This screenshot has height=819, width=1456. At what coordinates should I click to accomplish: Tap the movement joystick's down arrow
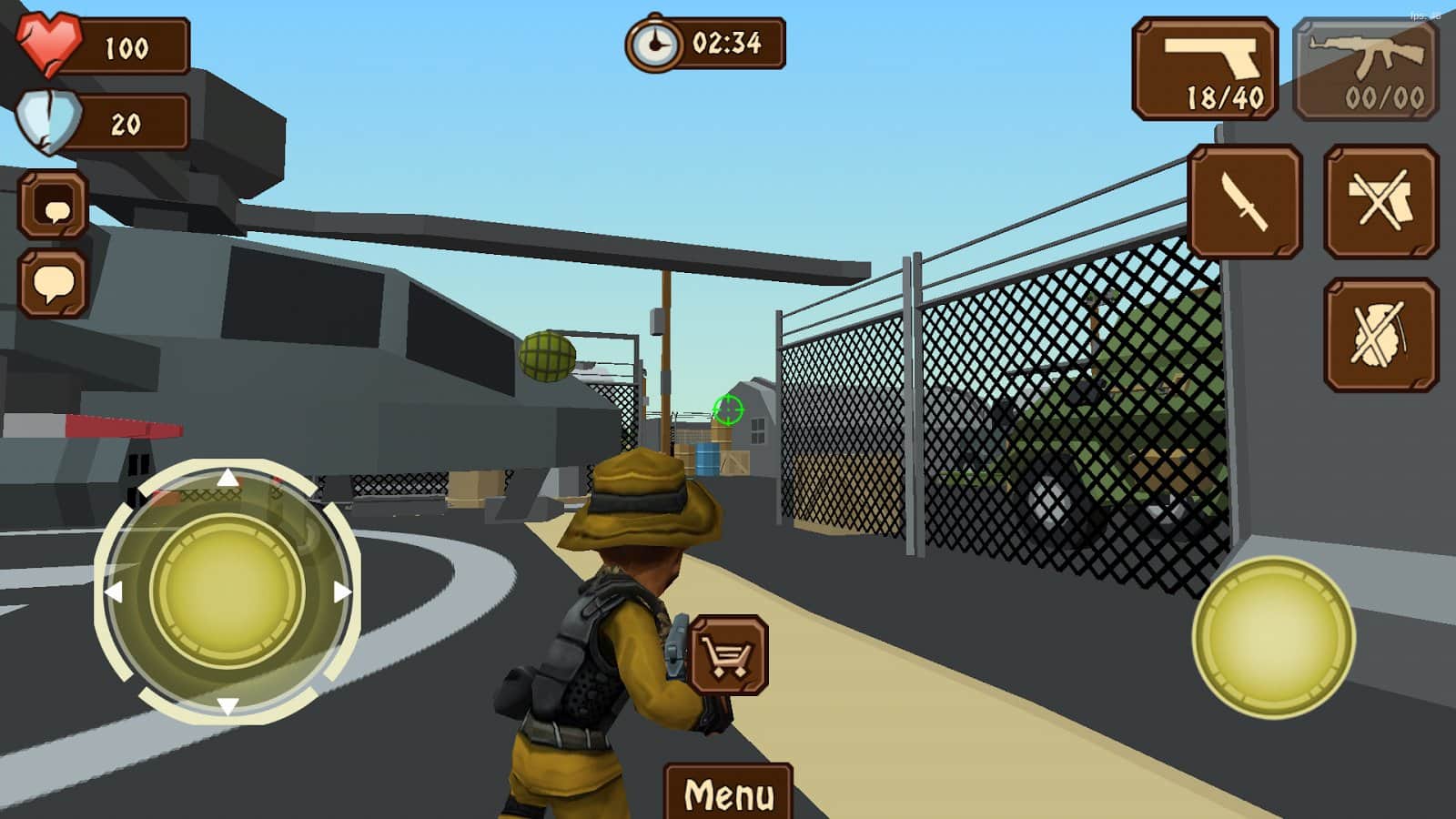227,705
